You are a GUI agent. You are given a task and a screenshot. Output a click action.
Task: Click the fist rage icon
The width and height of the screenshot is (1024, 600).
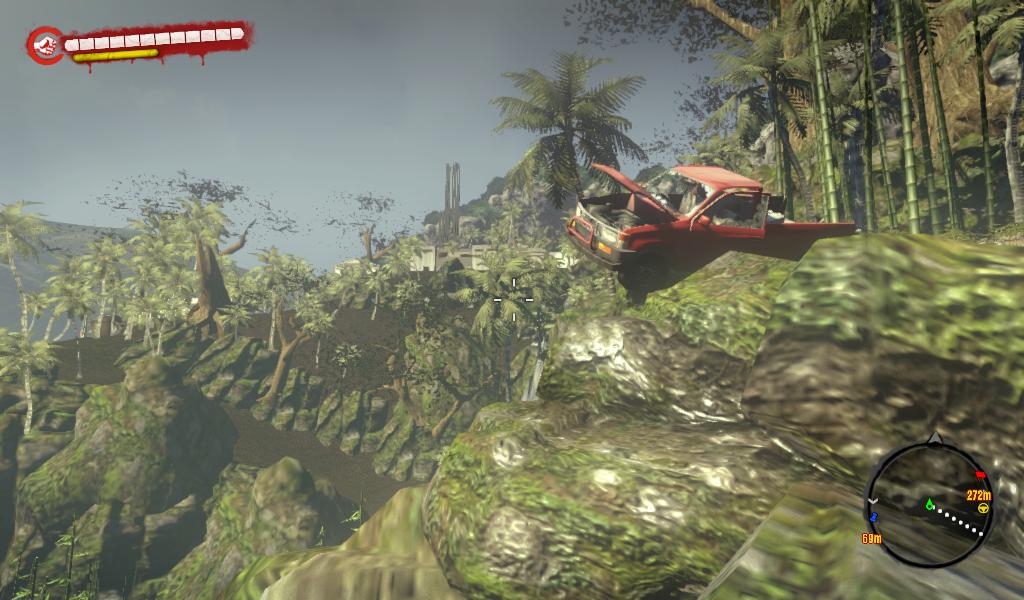tap(44, 44)
